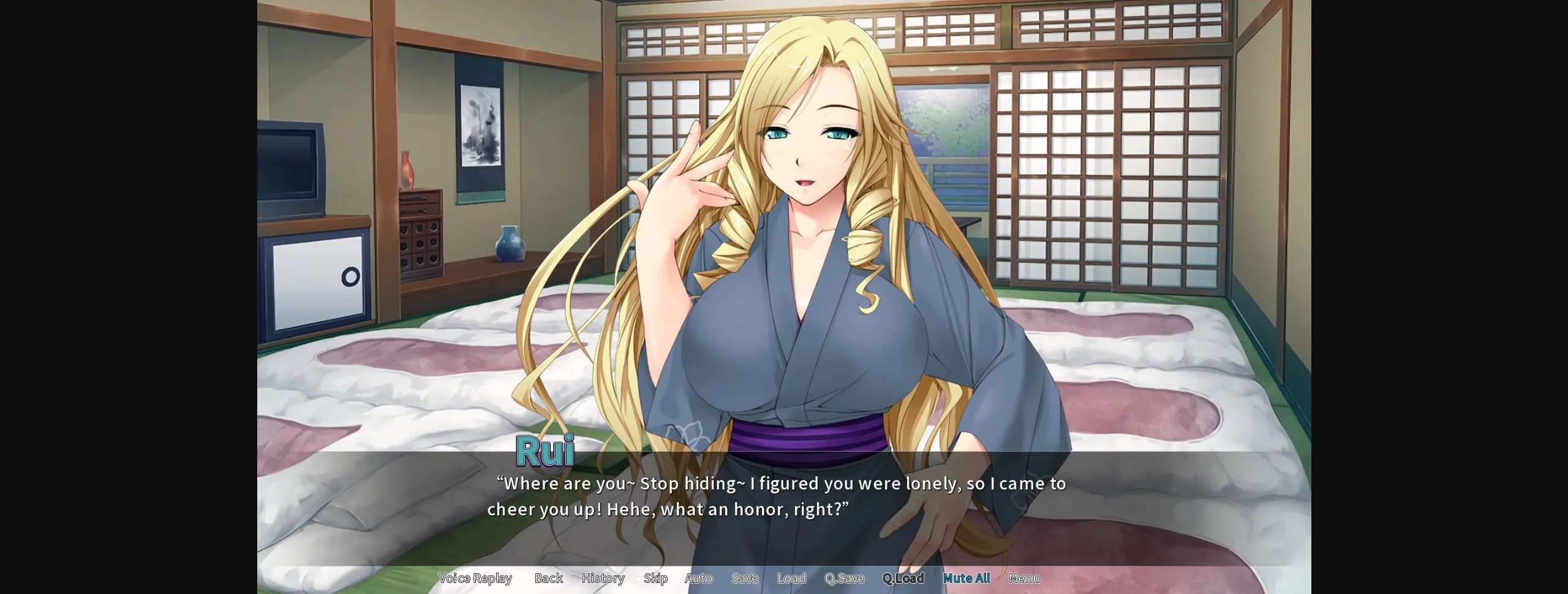
Task: Perform a Quick Save
Action: [844, 577]
